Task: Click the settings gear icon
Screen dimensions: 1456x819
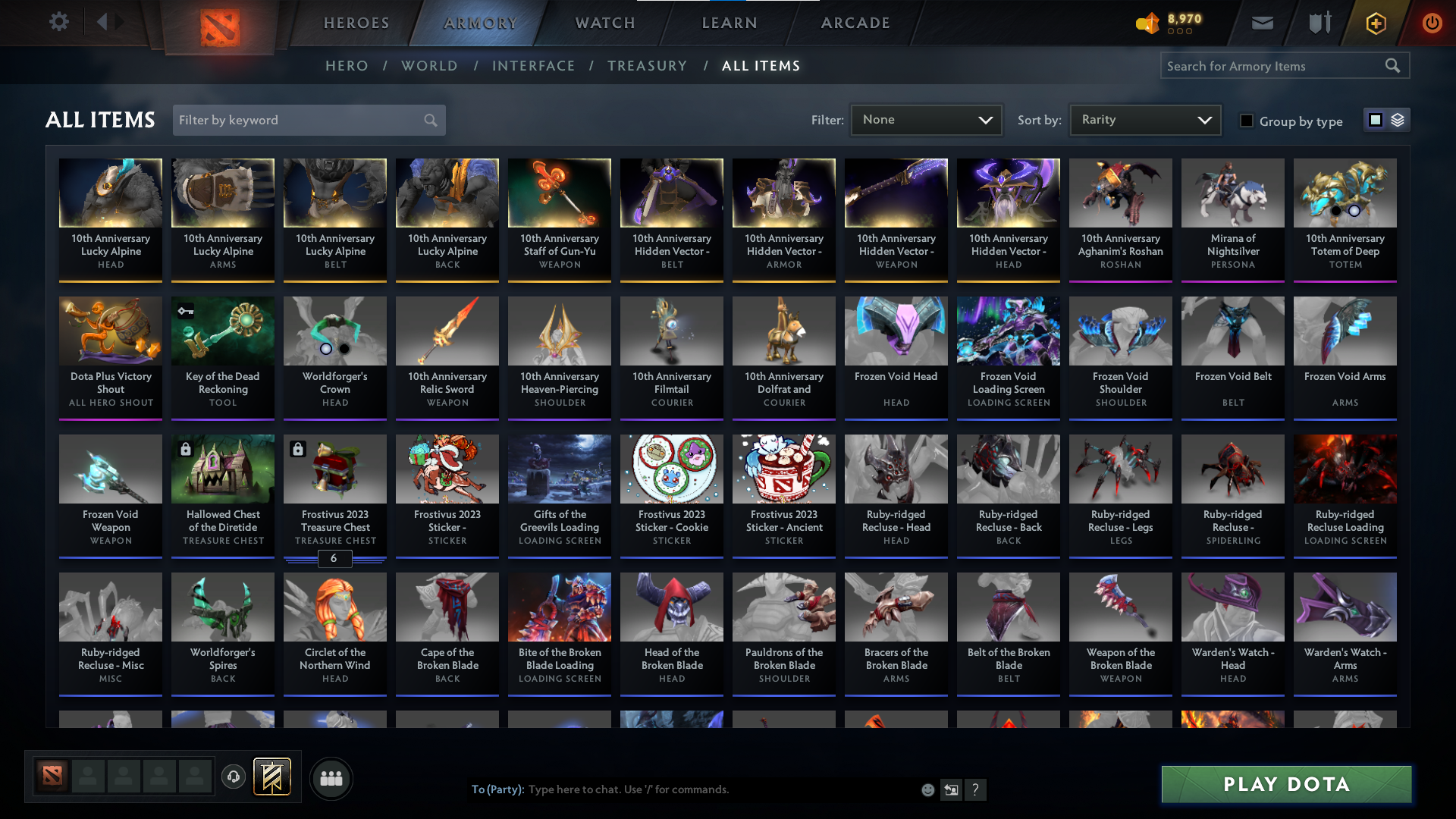Action: coord(59,22)
